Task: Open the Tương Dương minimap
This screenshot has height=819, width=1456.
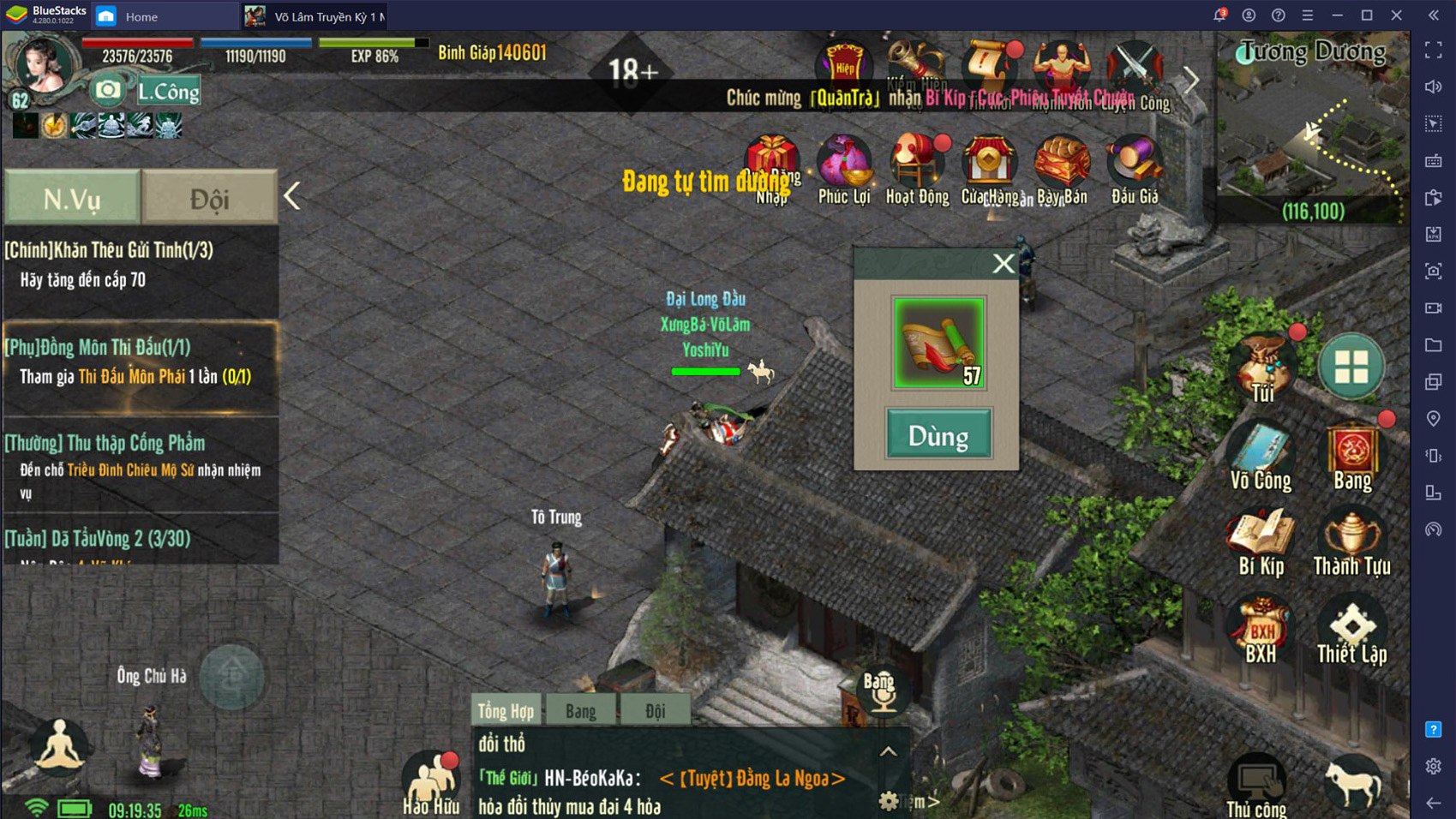Action: (x=1311, y=129)
